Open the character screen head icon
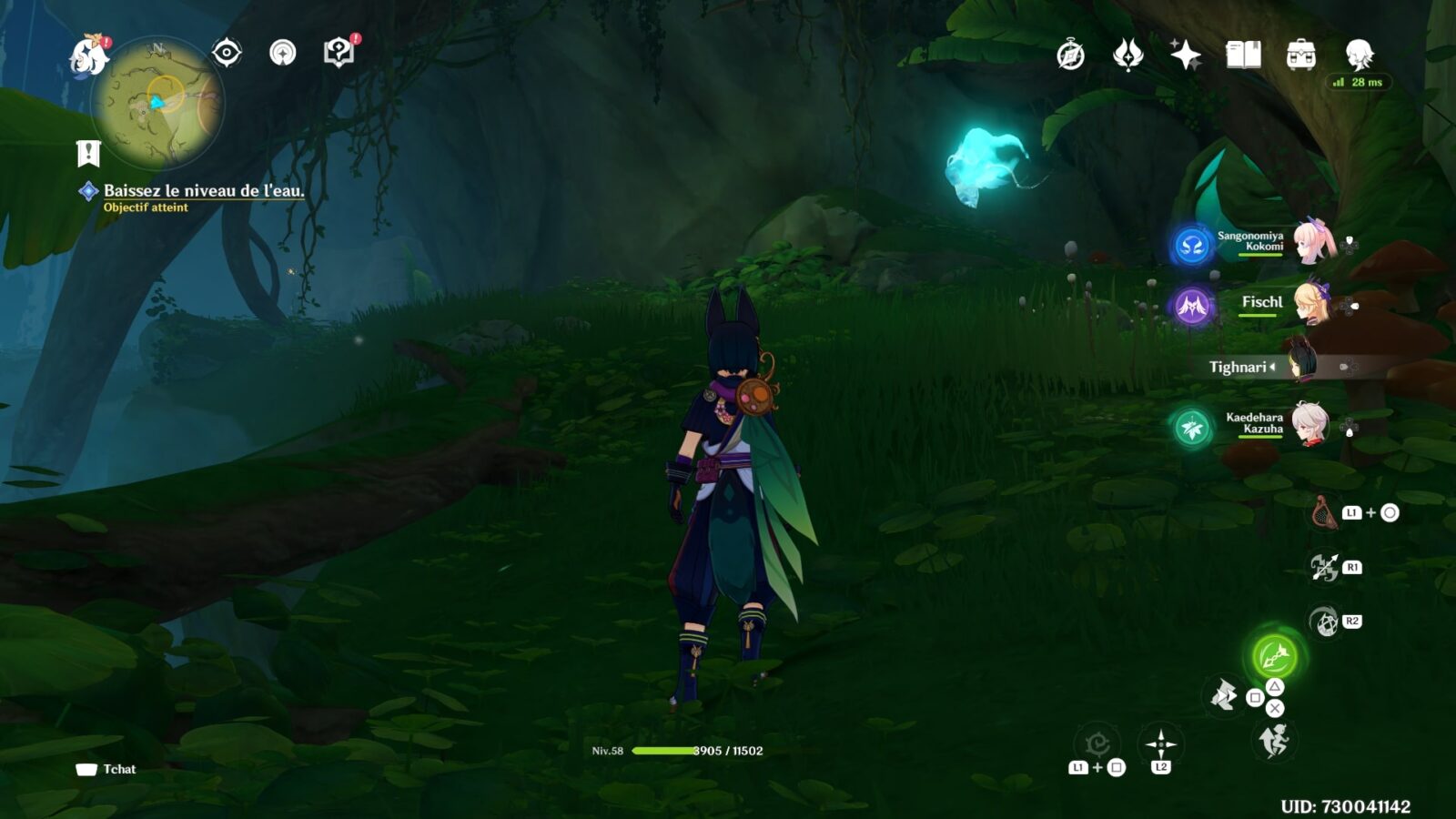 [1359, 56]
